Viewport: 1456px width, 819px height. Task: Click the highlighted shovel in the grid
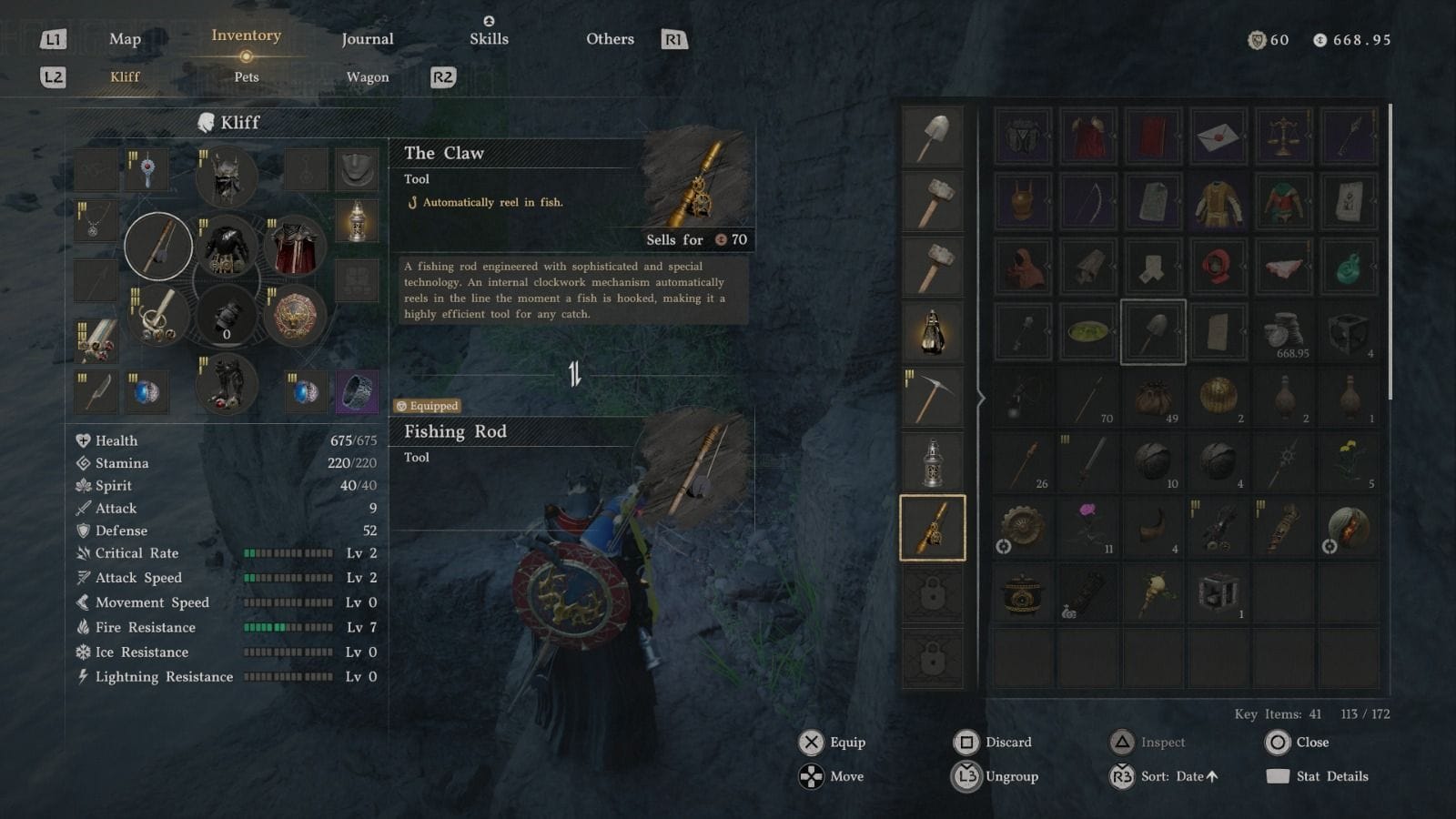click(1153, 332)
